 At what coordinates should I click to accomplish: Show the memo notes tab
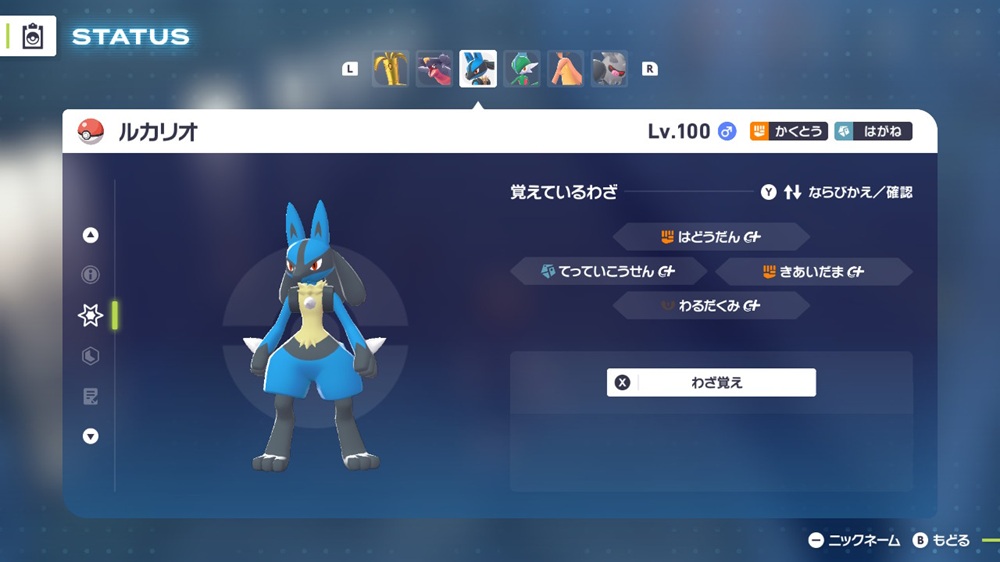90,397
